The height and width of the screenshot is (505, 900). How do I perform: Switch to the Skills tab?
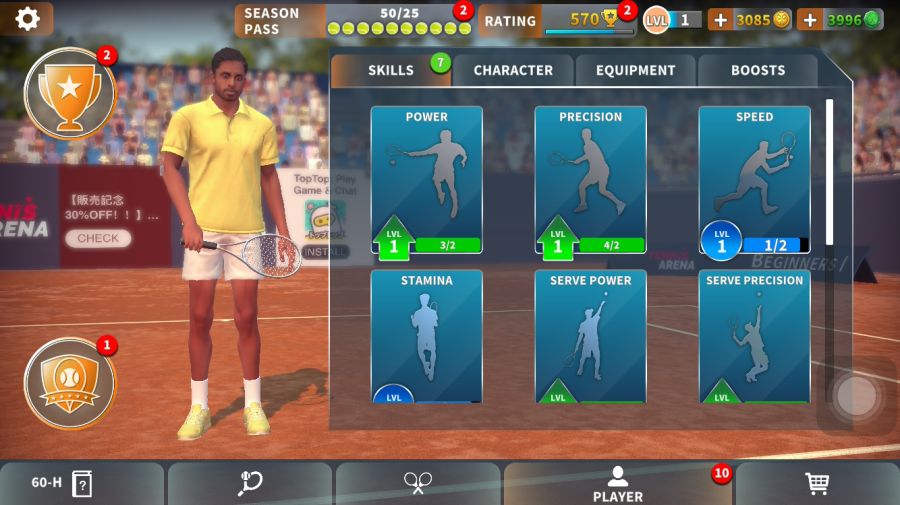391,71
